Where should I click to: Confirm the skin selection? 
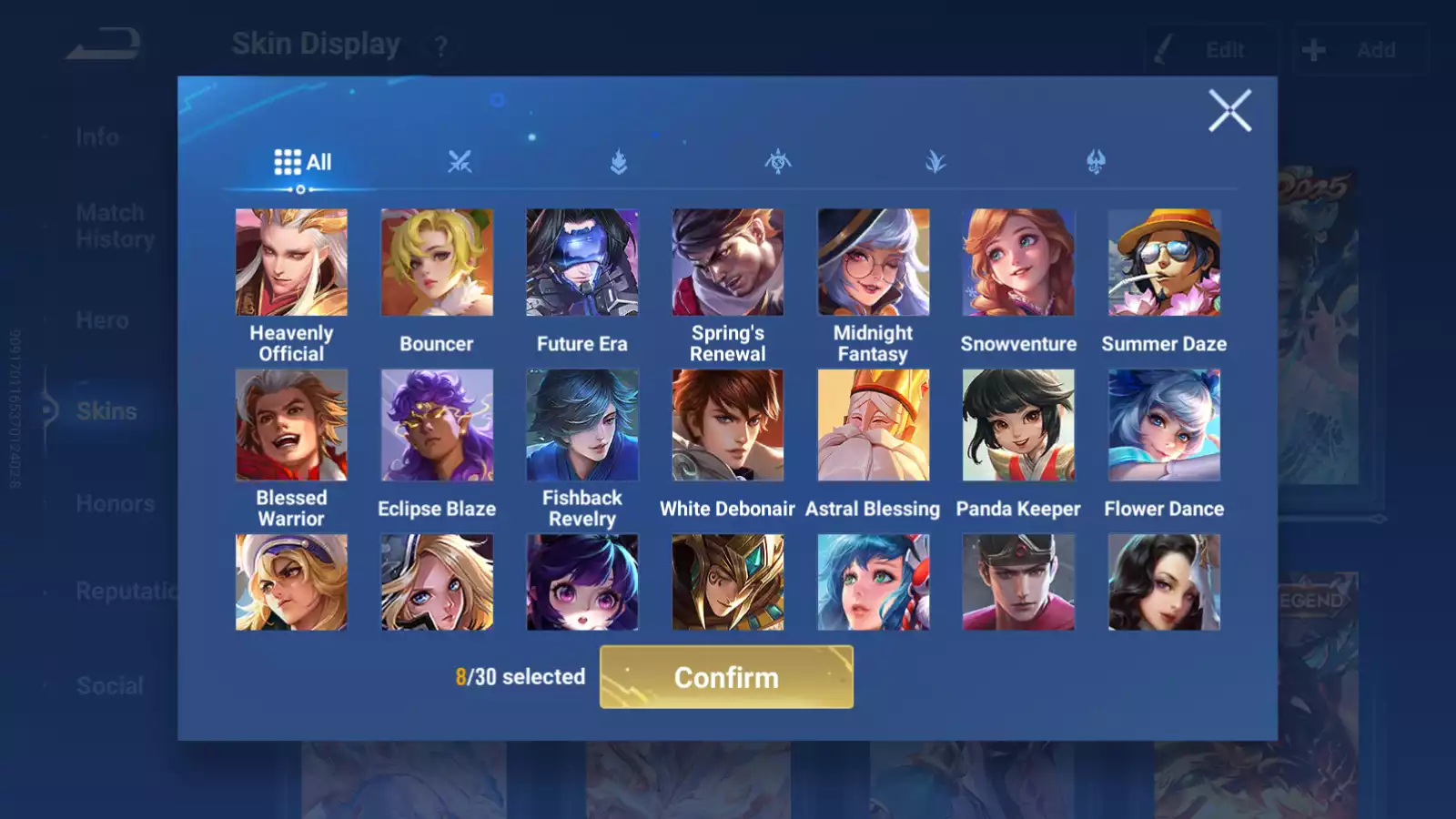pyautogui.click(x=726, y=677)
